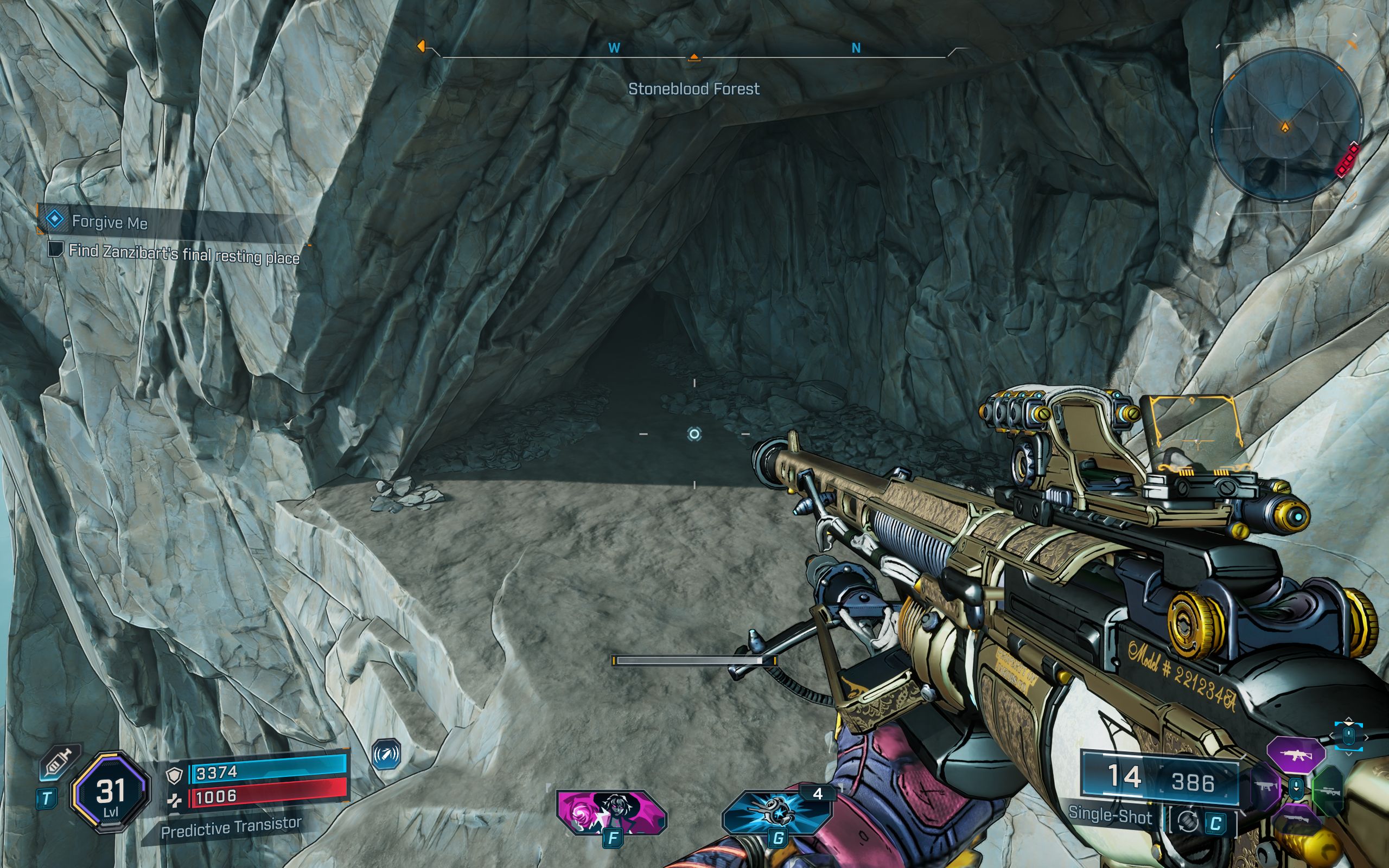Select the purple assault rifle weapon slot
Image resolution: width=1389 pixels, height=868 pixels.
(1296, 755)
